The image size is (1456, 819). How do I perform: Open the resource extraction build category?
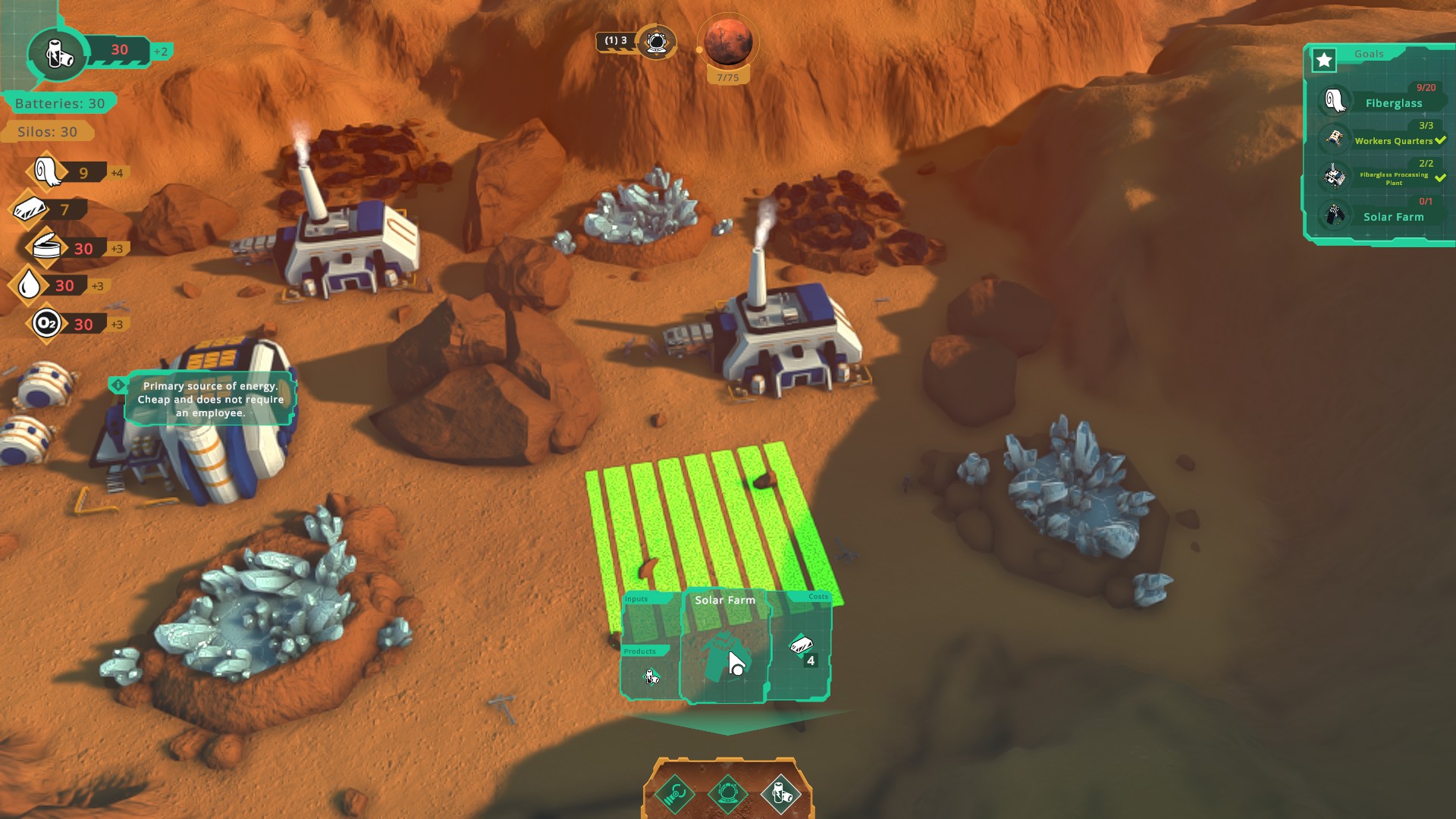click(x=674, y=794)
